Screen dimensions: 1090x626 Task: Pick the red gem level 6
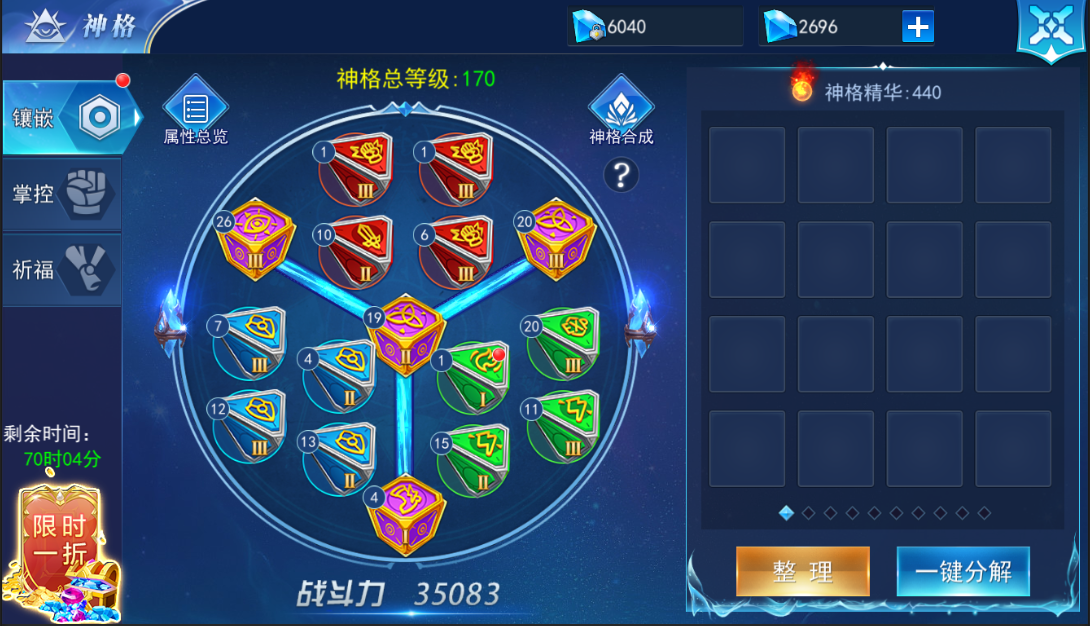tap(456, 251)
